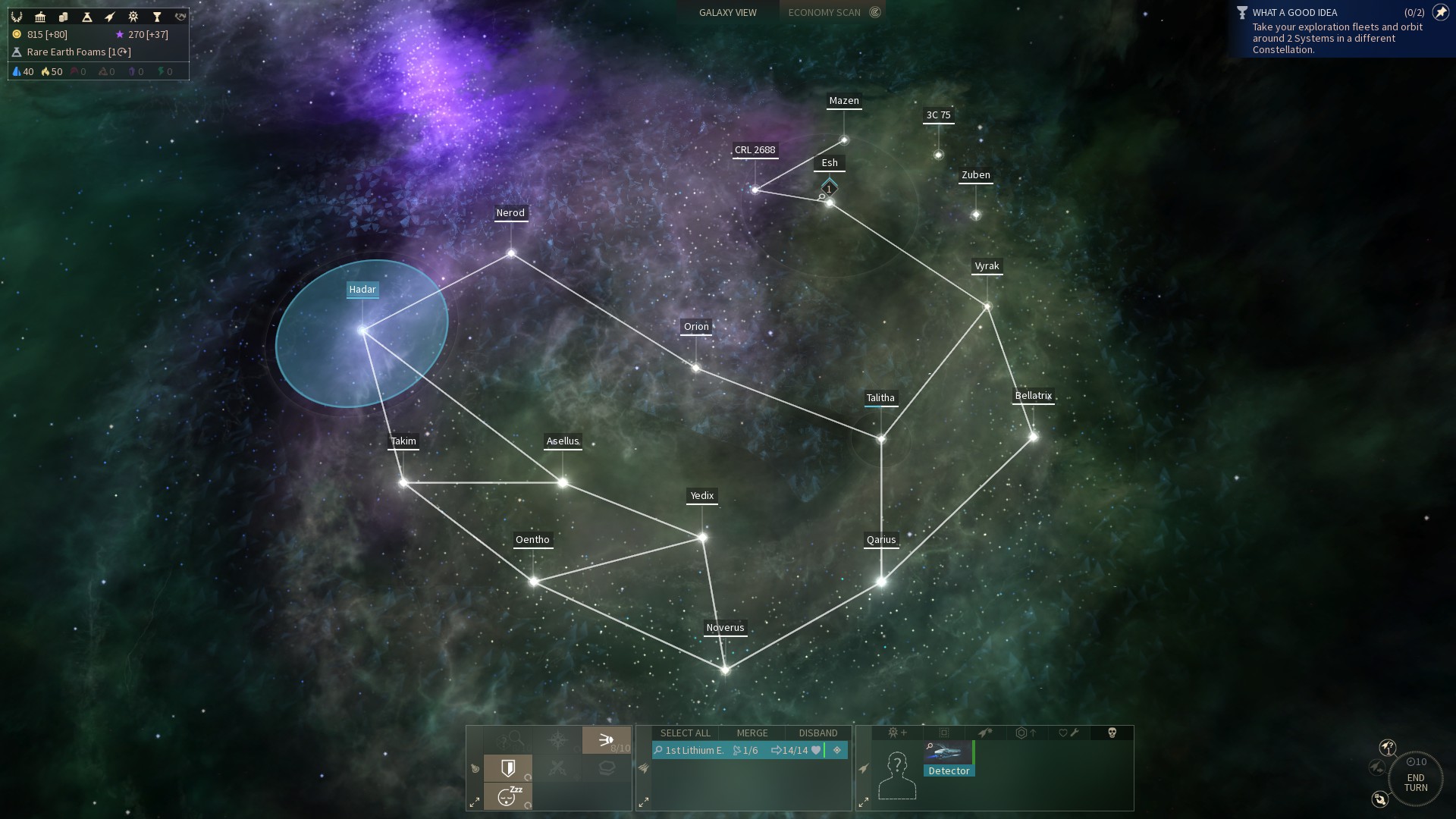The image size is (1456, 819).
Task: Open the upgrade fleet hexagon icon
Action: pos(1026,733)
